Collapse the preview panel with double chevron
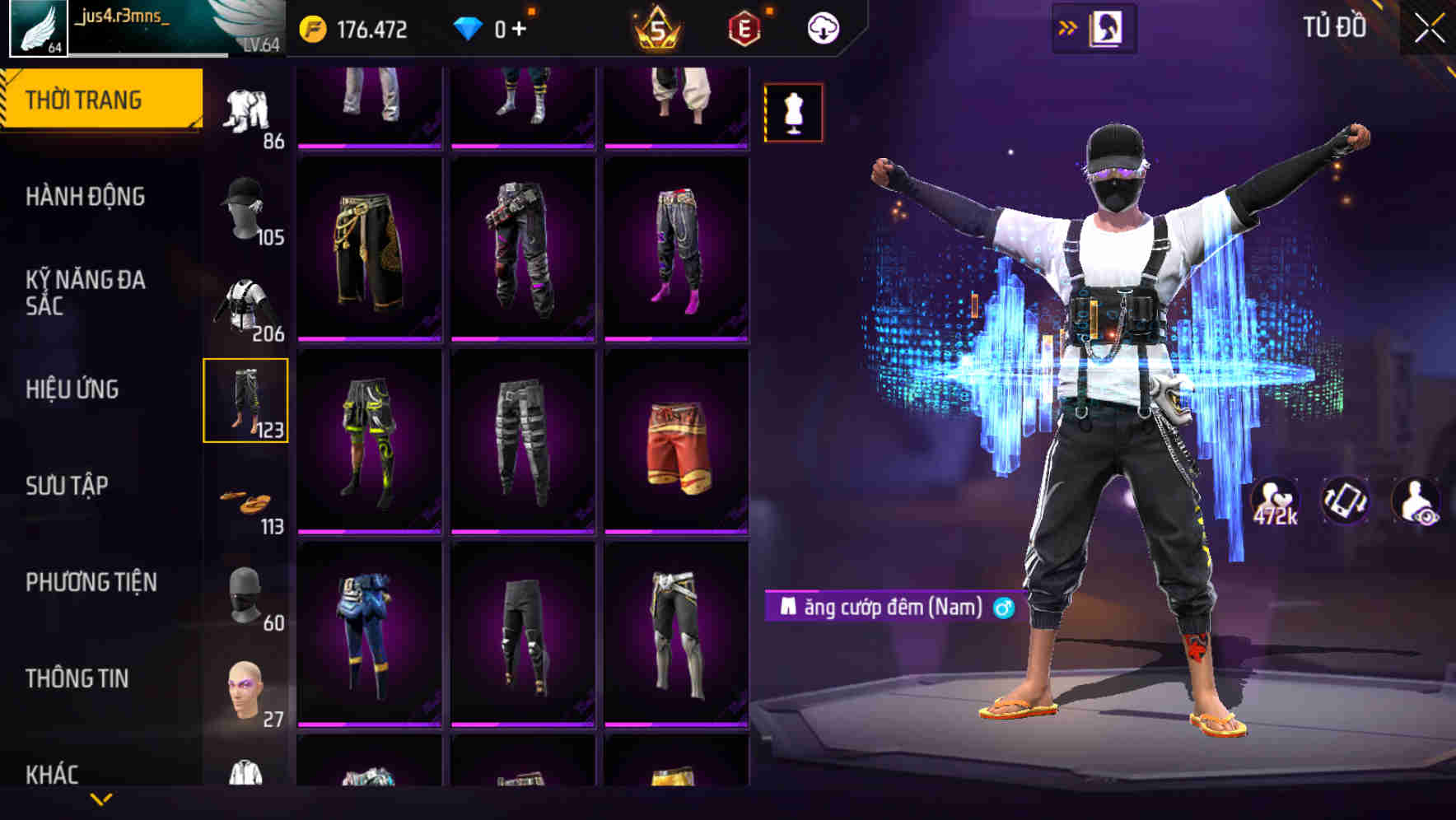The width and height of the screenshot is (1456, 820). (1068, 26)
